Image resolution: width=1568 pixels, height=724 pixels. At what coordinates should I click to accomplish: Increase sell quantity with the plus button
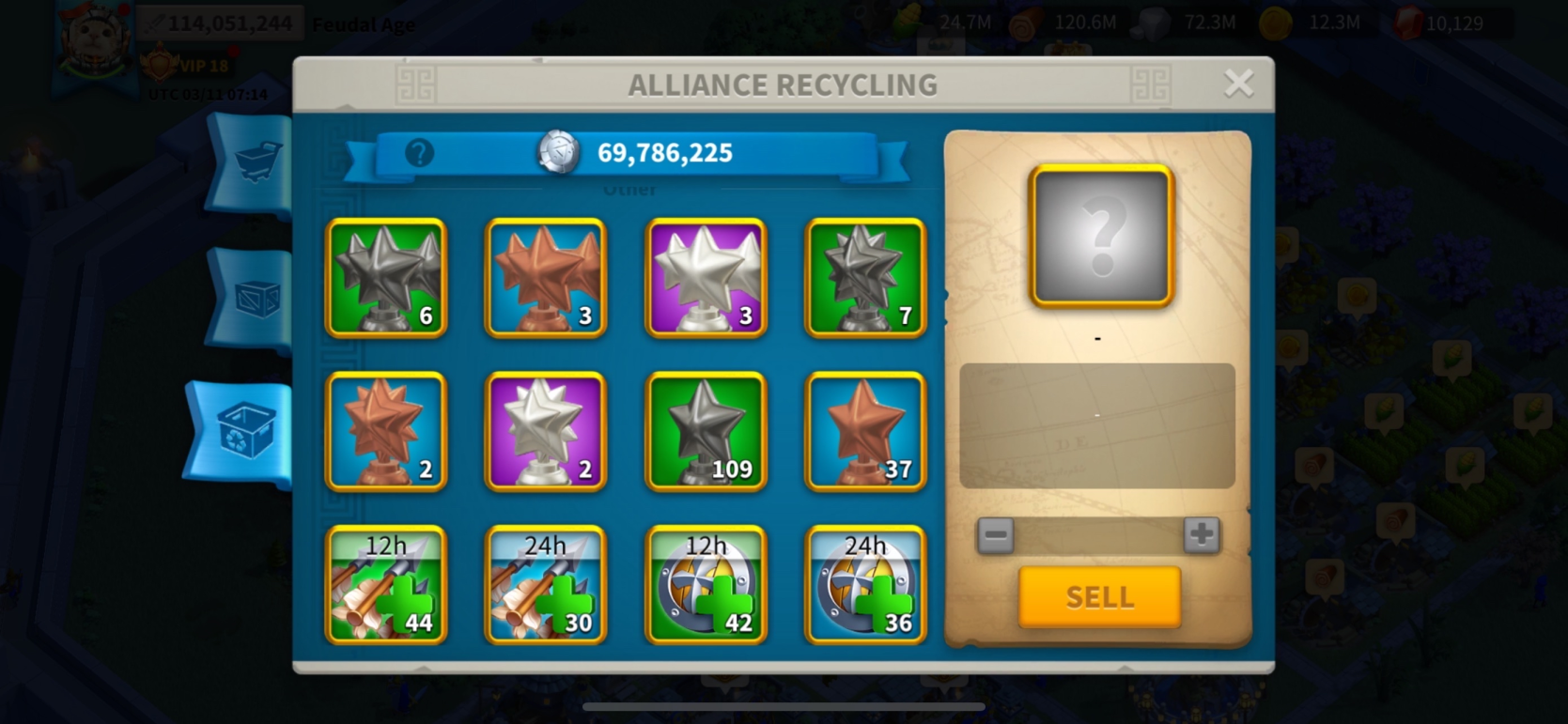click(1201, 535)
